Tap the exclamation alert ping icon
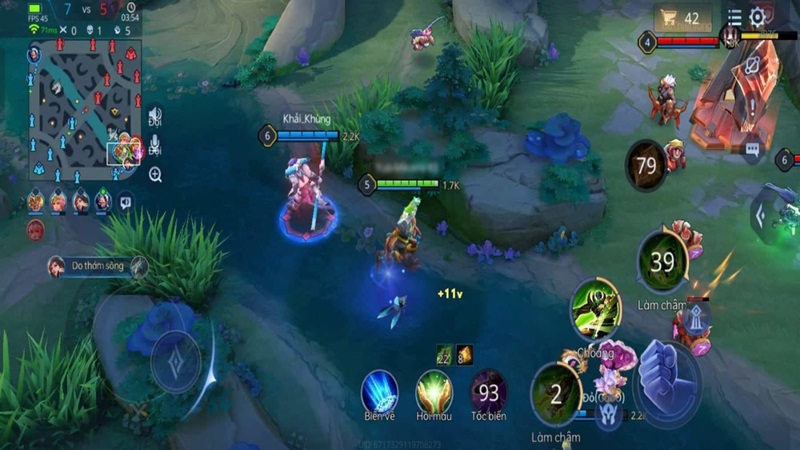This screenshot has width=800, height=450. coord(752,105)
